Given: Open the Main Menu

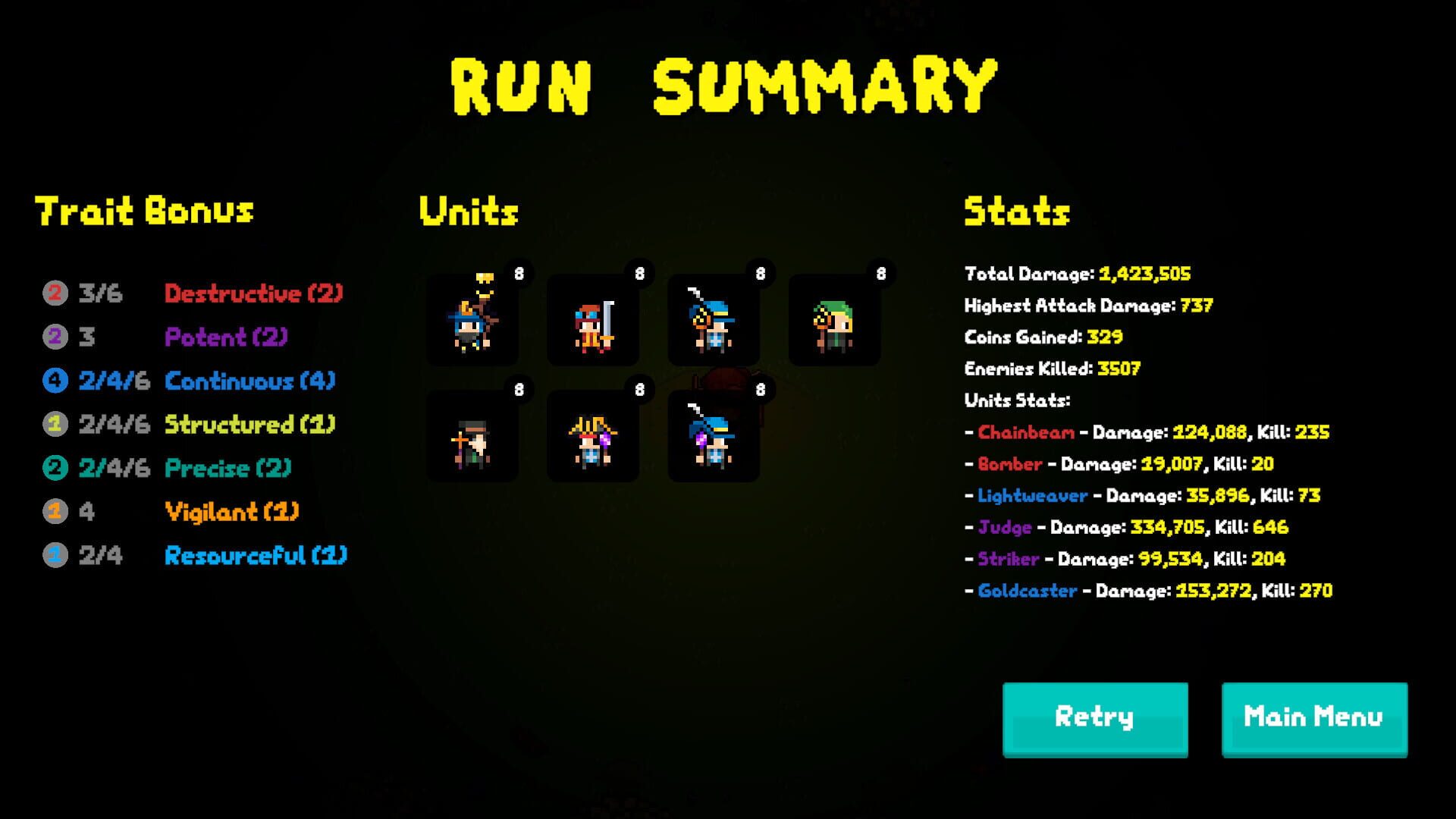Looking at the screenshot, I should [1313, 716].
